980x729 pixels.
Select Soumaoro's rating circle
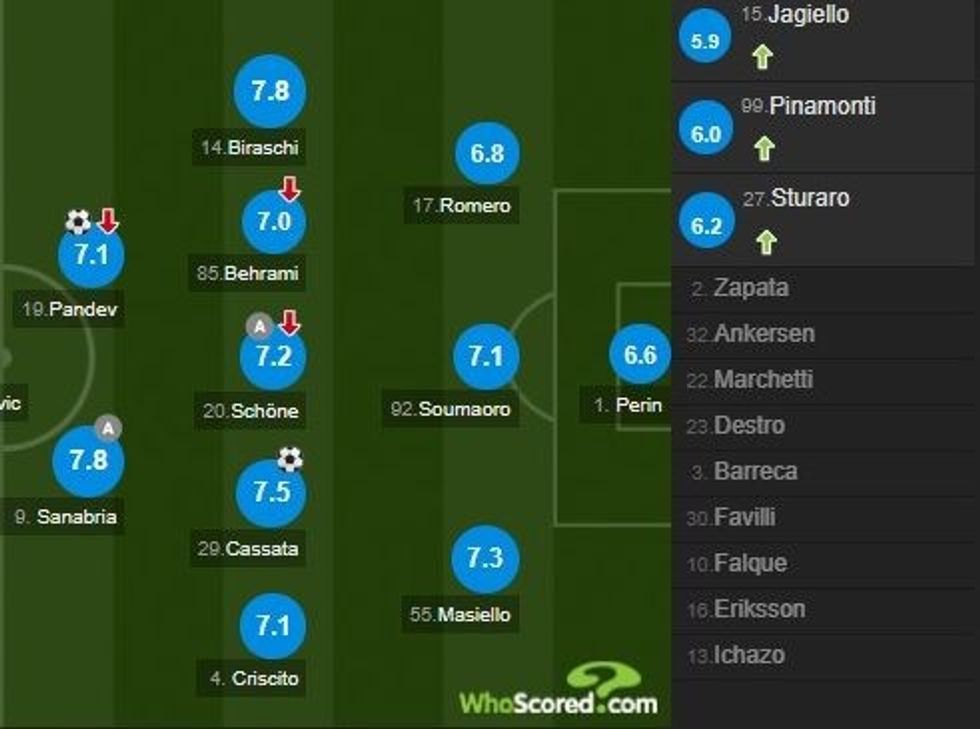486,357
